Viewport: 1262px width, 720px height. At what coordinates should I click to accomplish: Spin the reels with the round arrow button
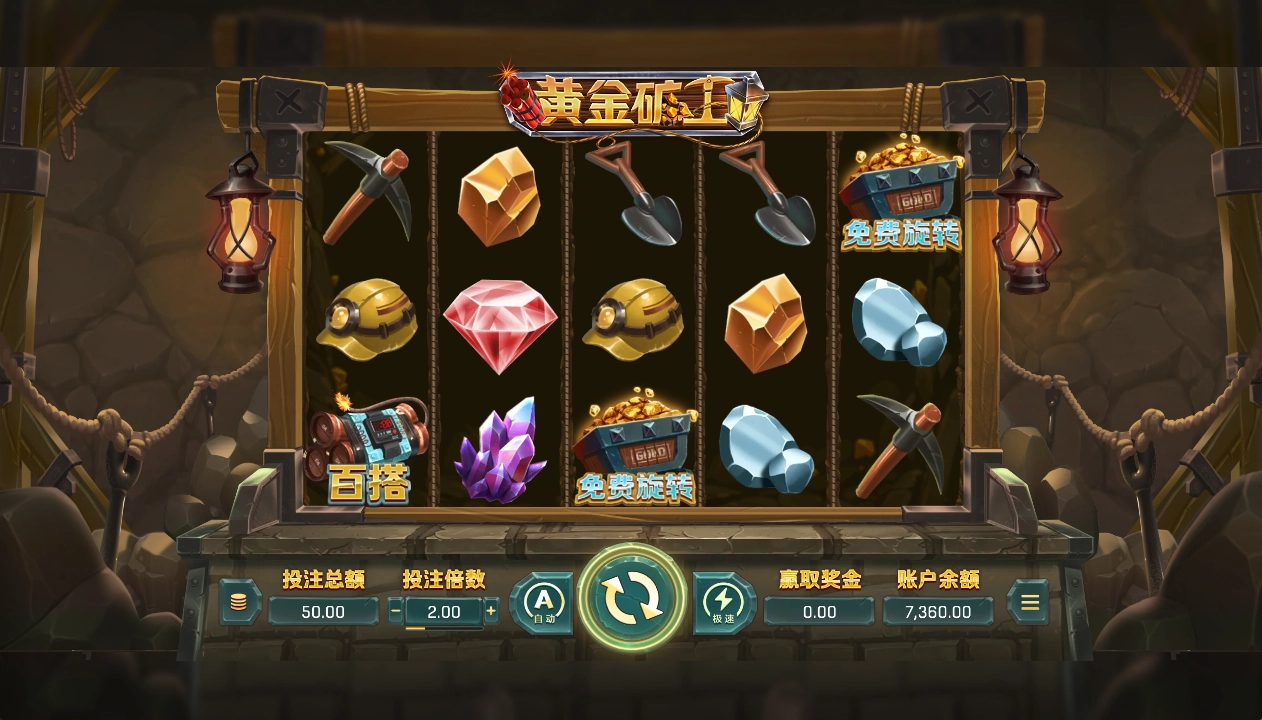632,599
